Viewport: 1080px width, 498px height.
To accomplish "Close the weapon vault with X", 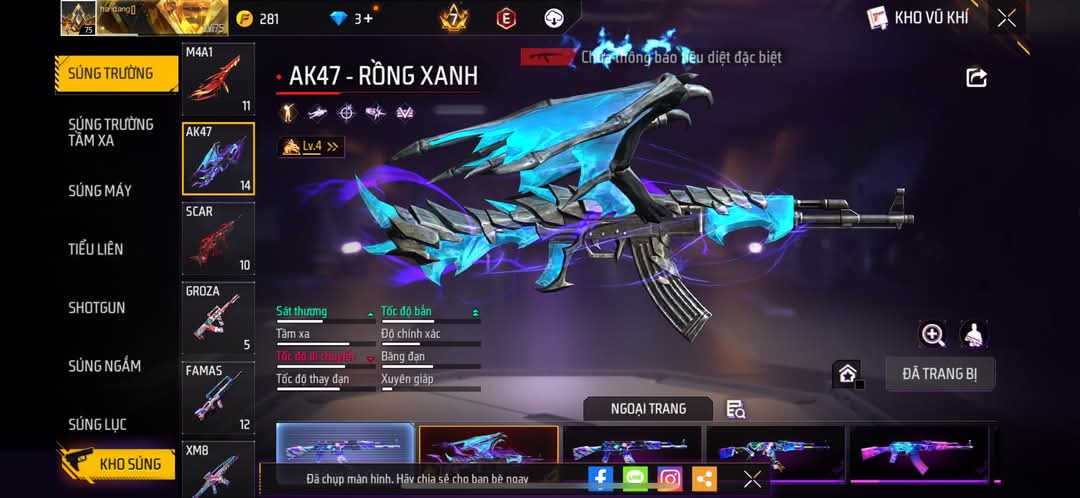I will point(1007,18).
